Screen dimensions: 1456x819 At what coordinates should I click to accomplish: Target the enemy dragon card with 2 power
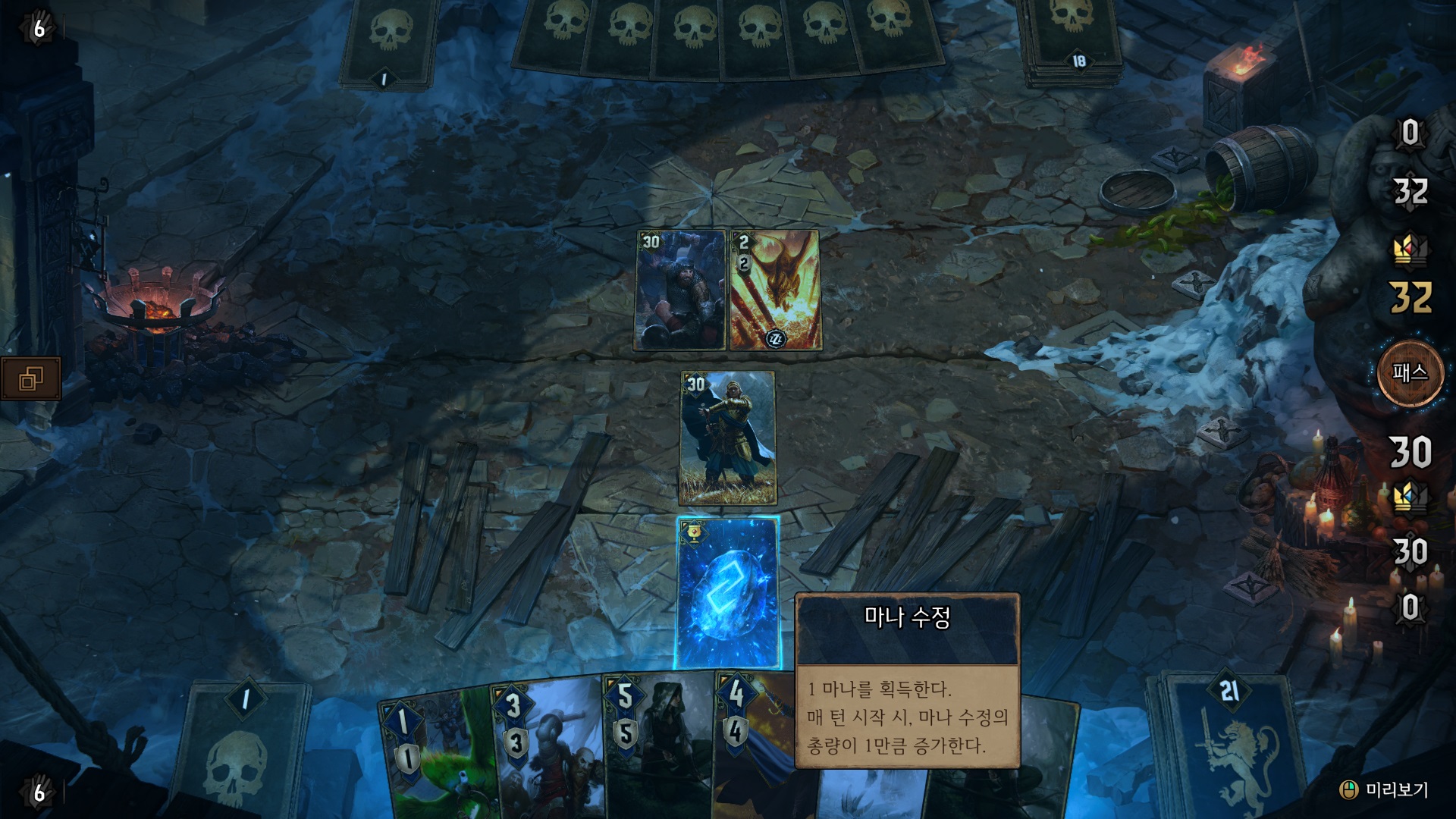(774, 290)
